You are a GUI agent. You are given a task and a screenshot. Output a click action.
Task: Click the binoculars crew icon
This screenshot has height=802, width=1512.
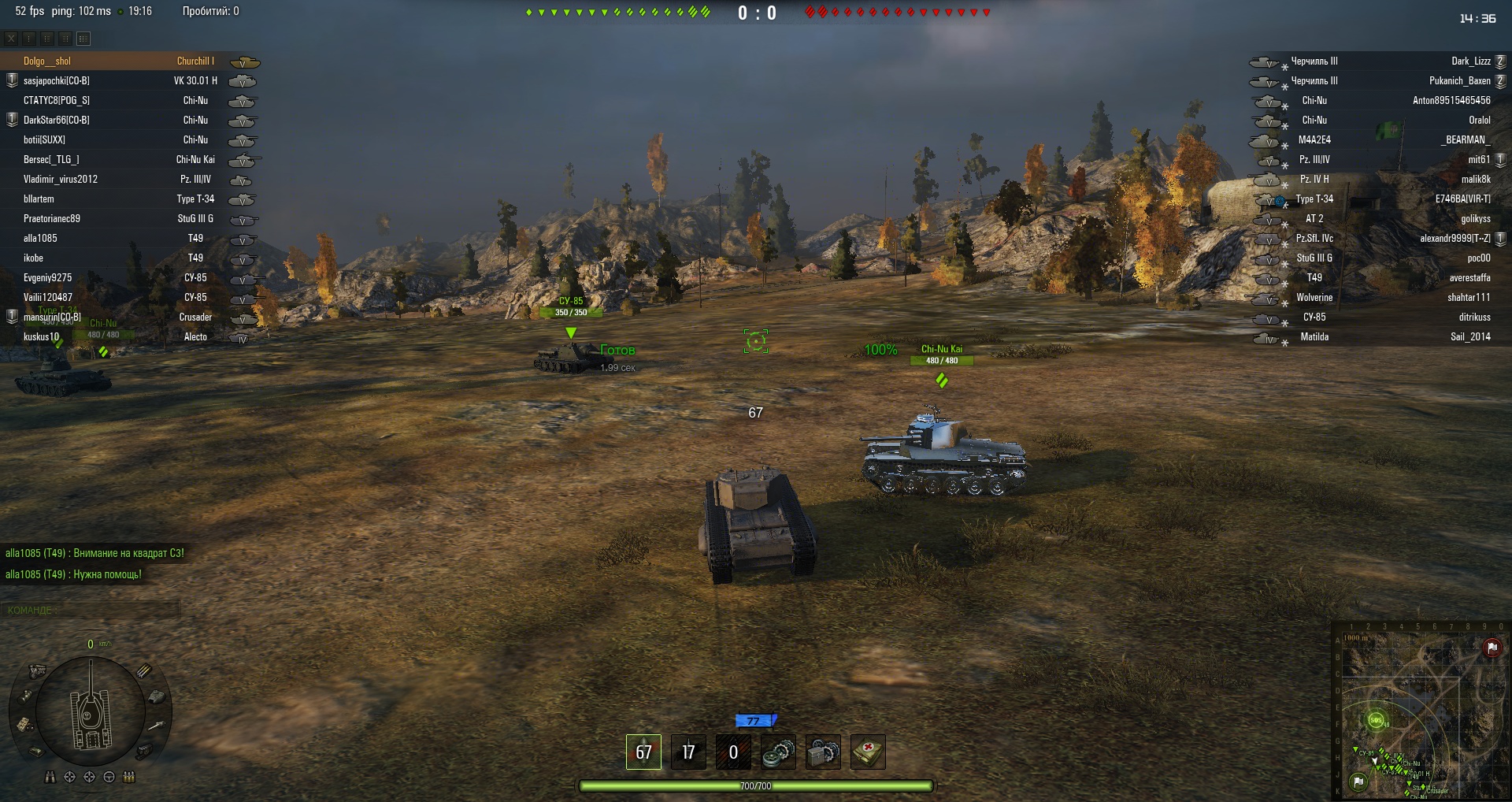coord(50,777)
